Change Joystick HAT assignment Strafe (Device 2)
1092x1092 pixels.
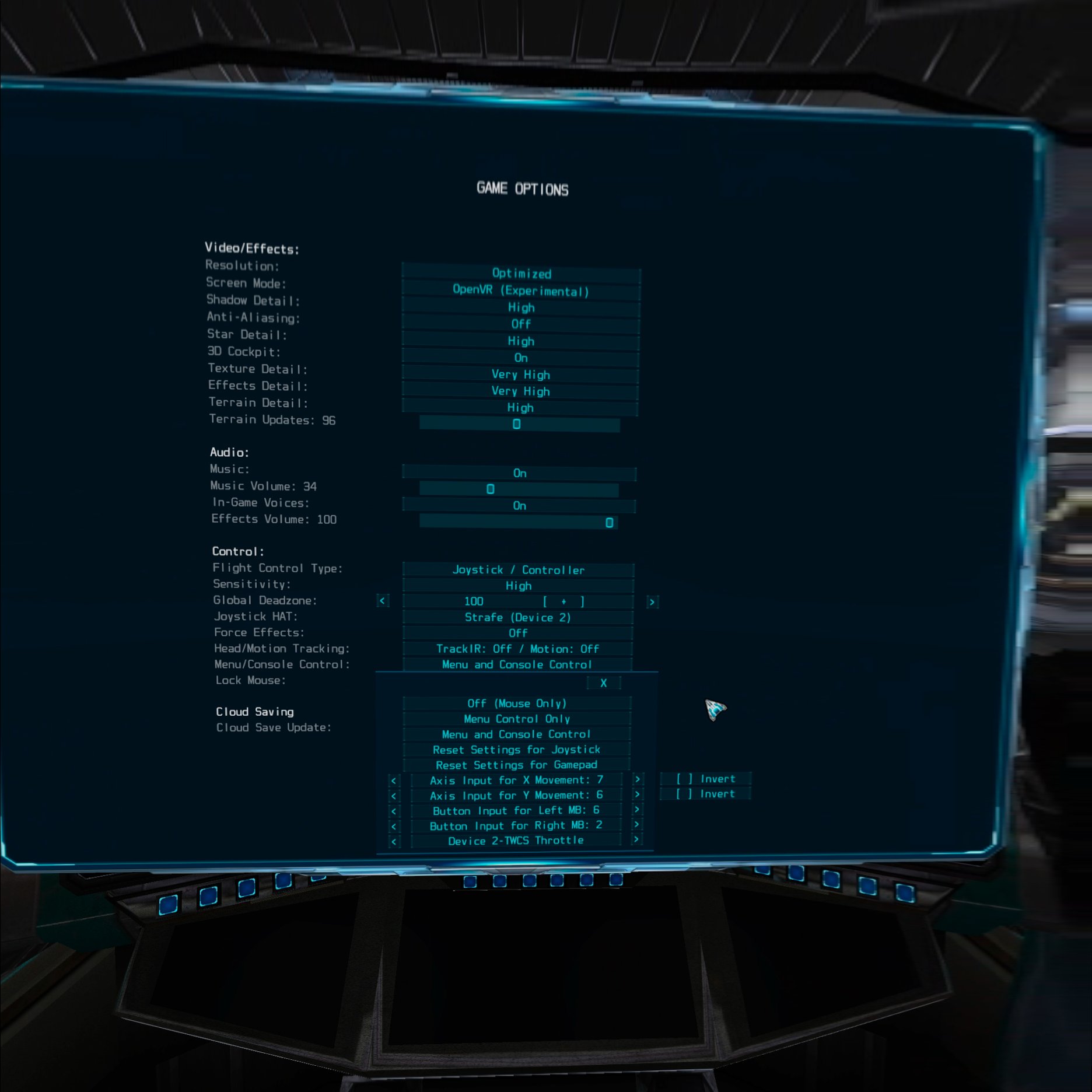coord(518,617)
